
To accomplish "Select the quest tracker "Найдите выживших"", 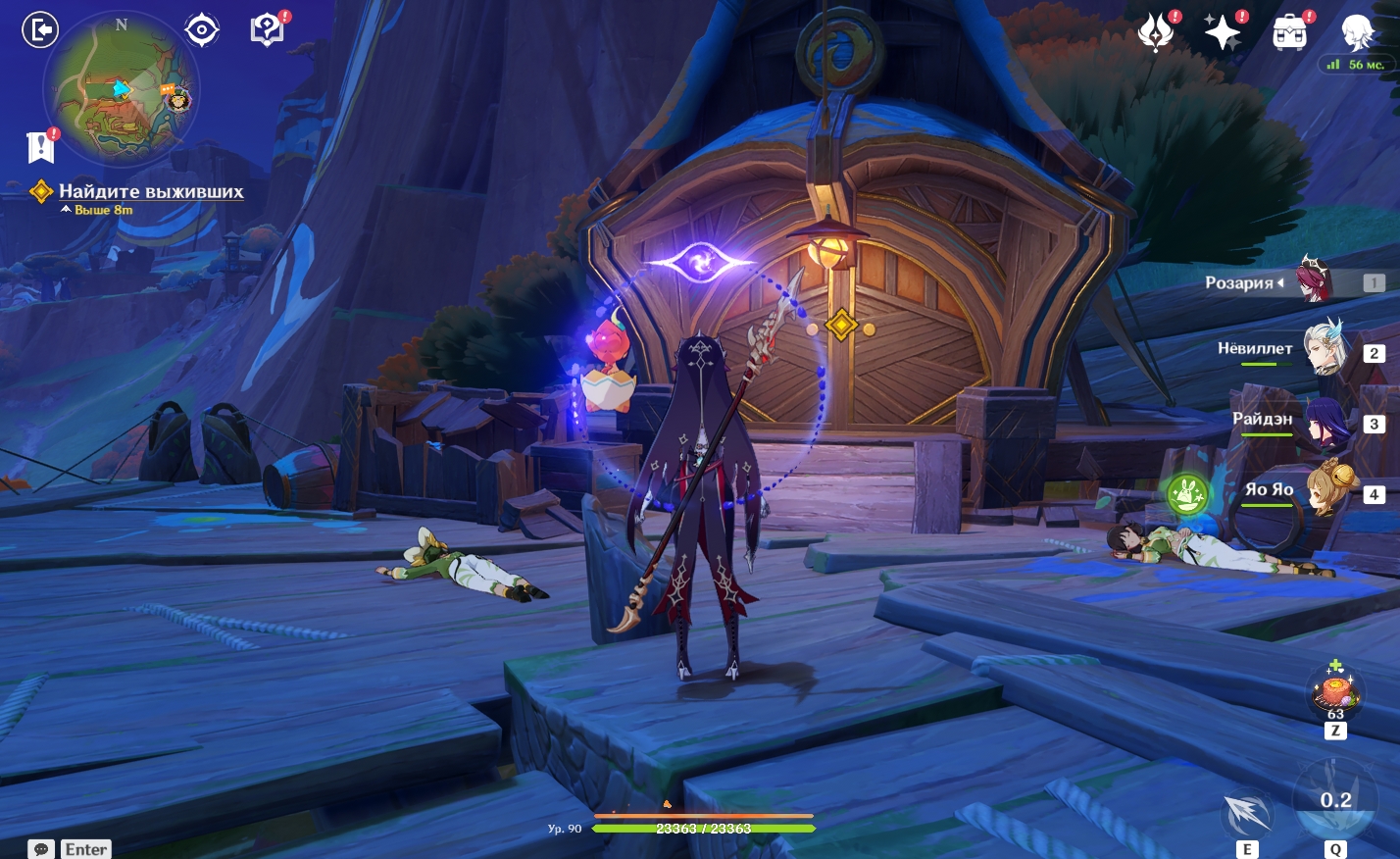I will pos(150,191).
